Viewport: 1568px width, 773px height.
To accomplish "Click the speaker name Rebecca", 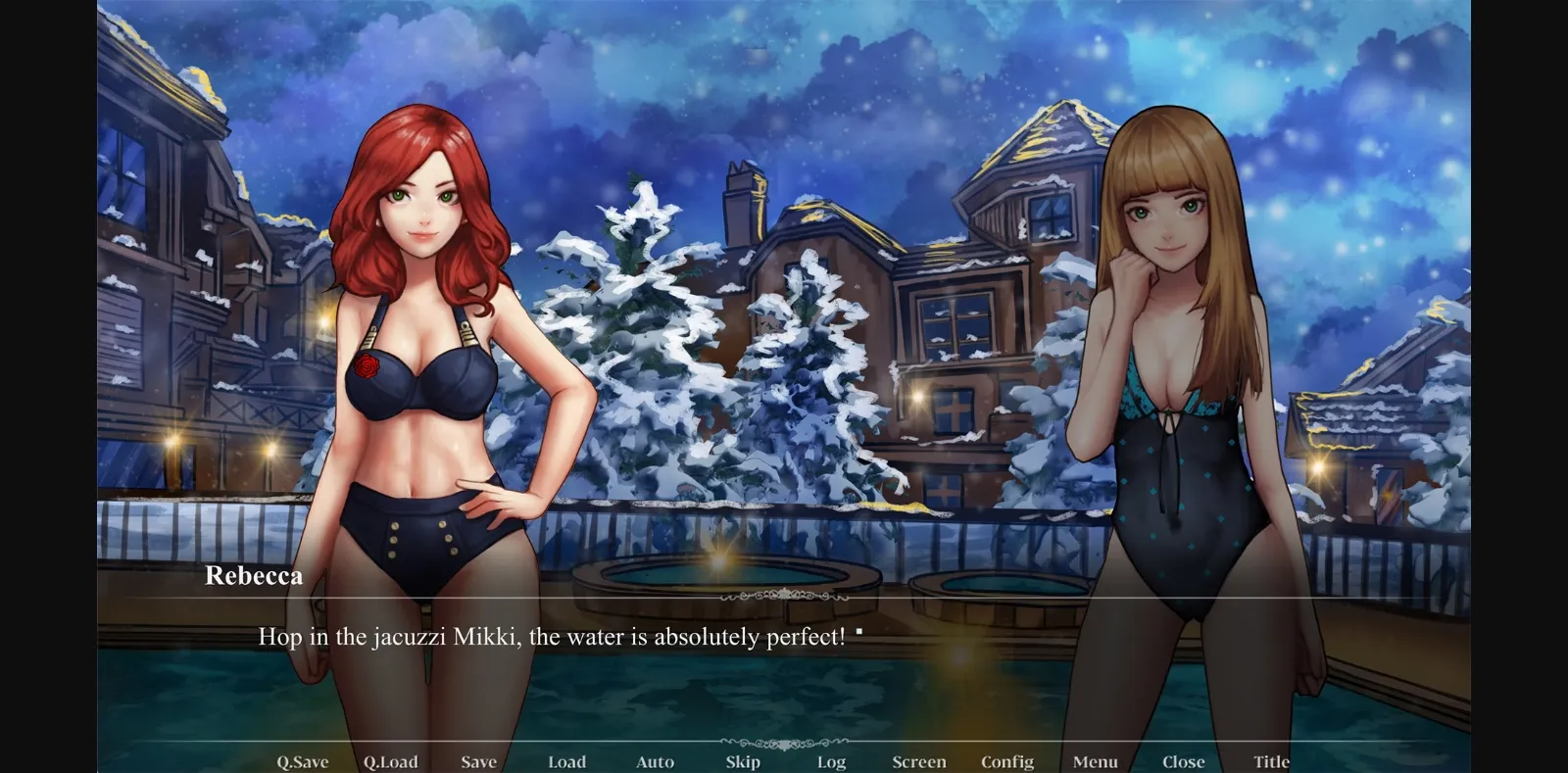I will click(x=252, y=576).
